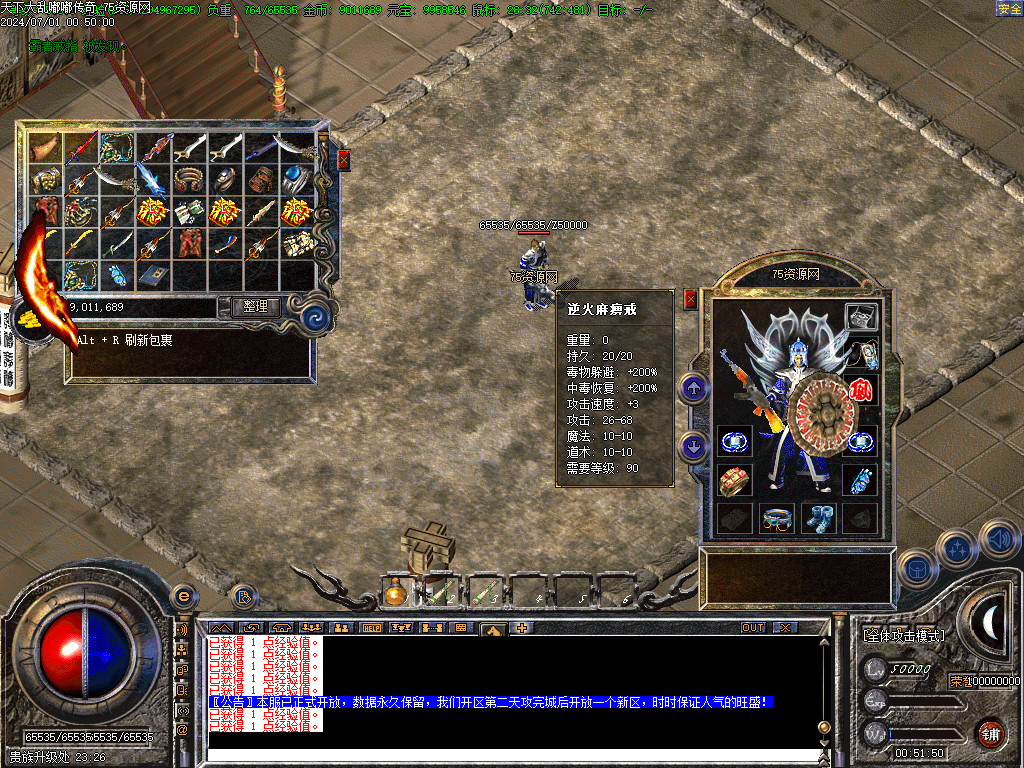The height and width of the screenshot is (768, 1024).
Task: Click the 全体攻击模式 attack mode label
Action: coord(903,636)
